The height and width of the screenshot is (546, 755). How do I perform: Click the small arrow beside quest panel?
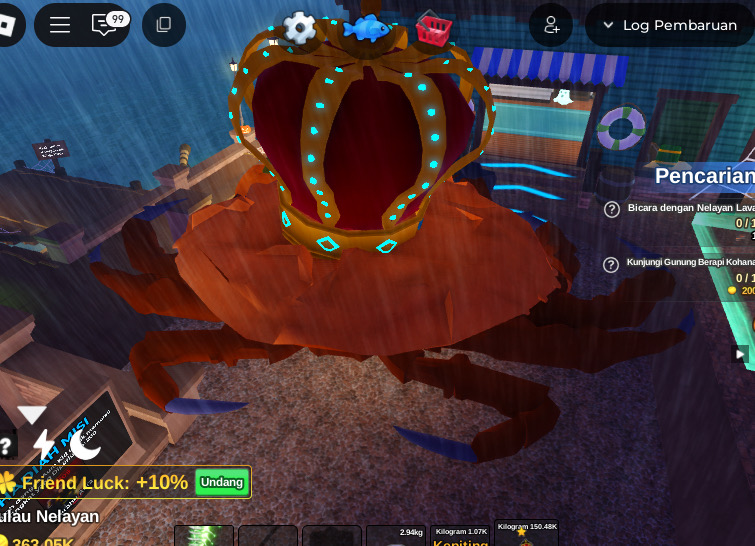pyautogui.click(x=740, y=353)
